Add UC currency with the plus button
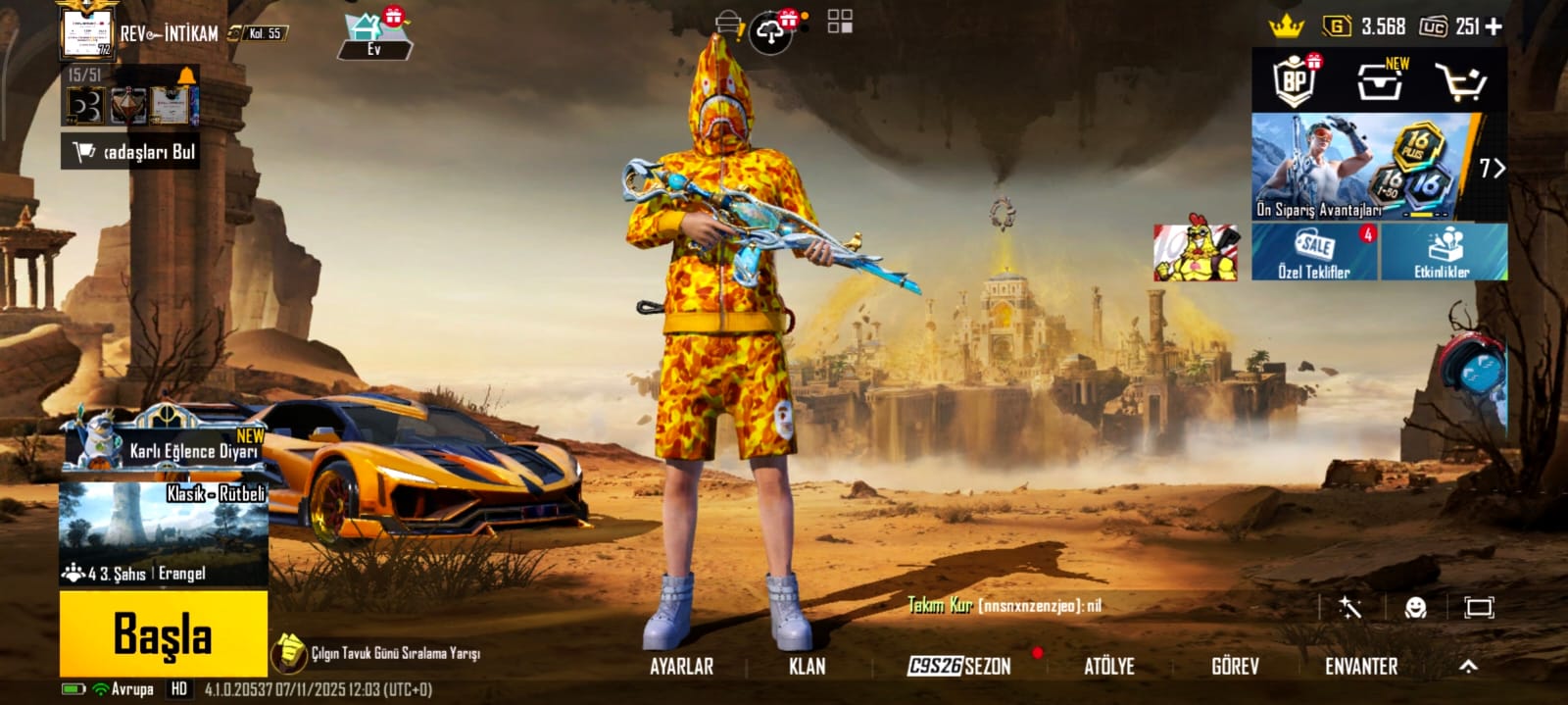 [x=1494, y=27]
